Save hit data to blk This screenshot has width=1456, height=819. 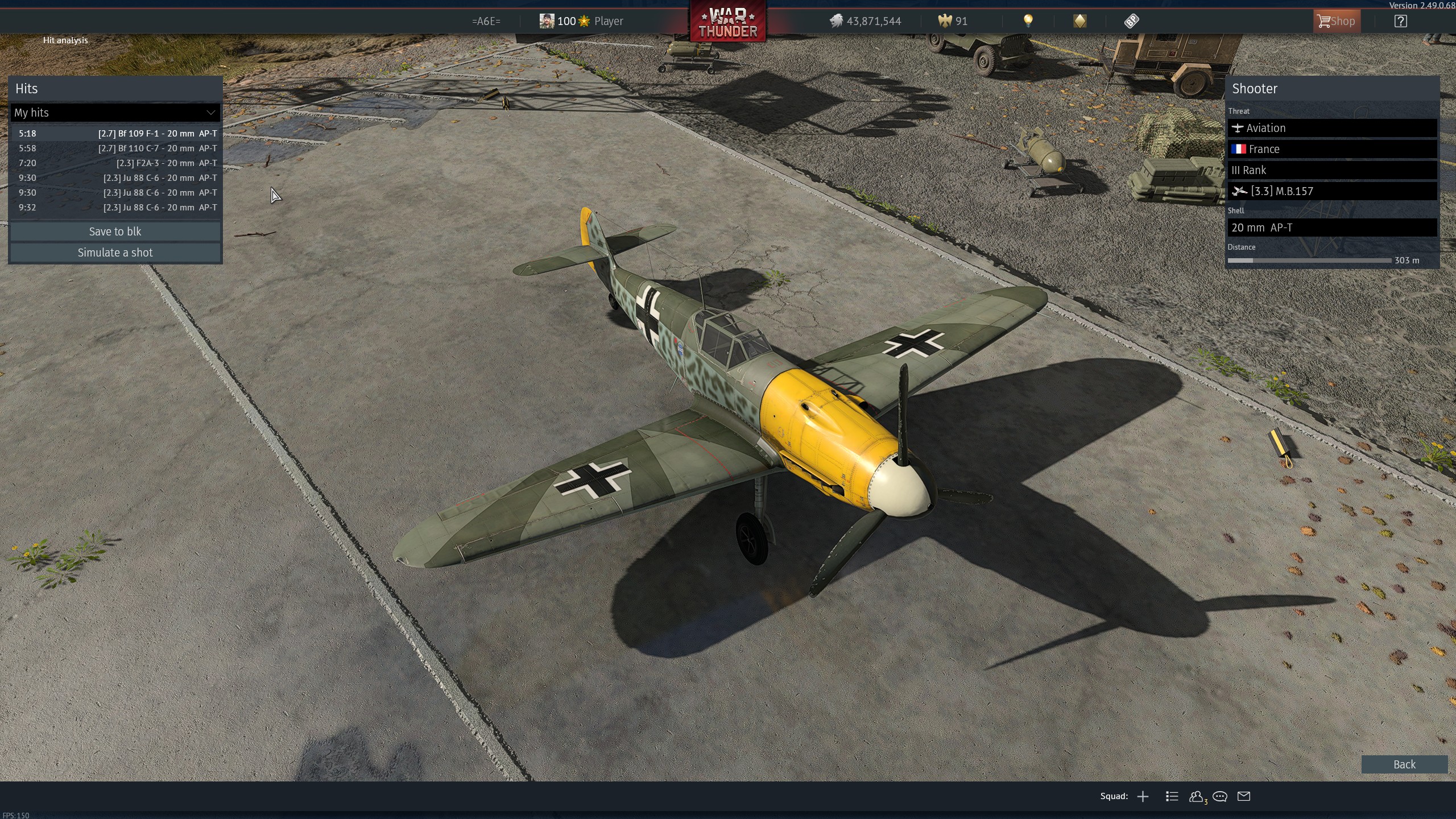pyautogui.click(x=115, y=231)
